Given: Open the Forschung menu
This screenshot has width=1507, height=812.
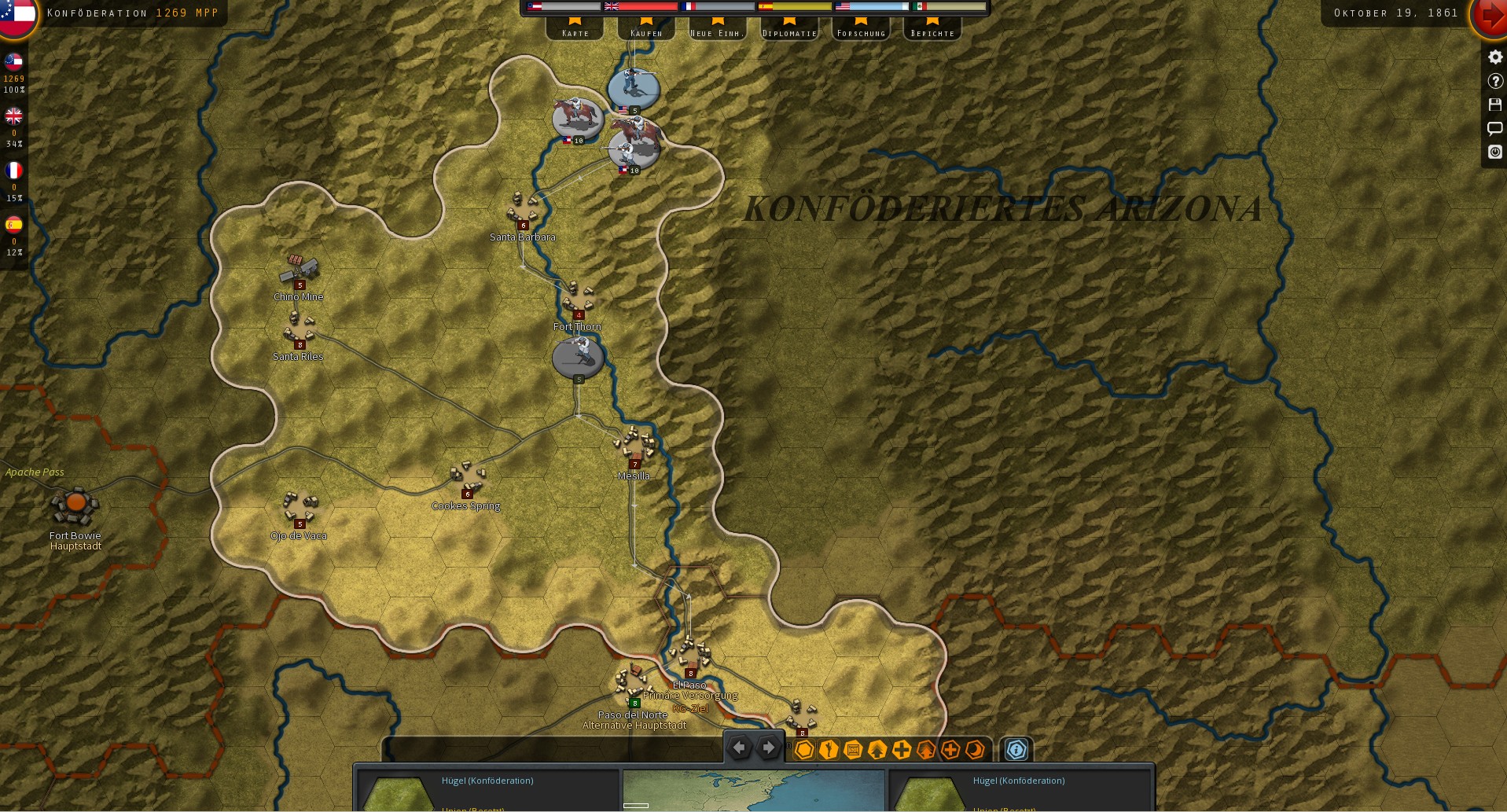Looking at the screenshot, I should 860,31.
